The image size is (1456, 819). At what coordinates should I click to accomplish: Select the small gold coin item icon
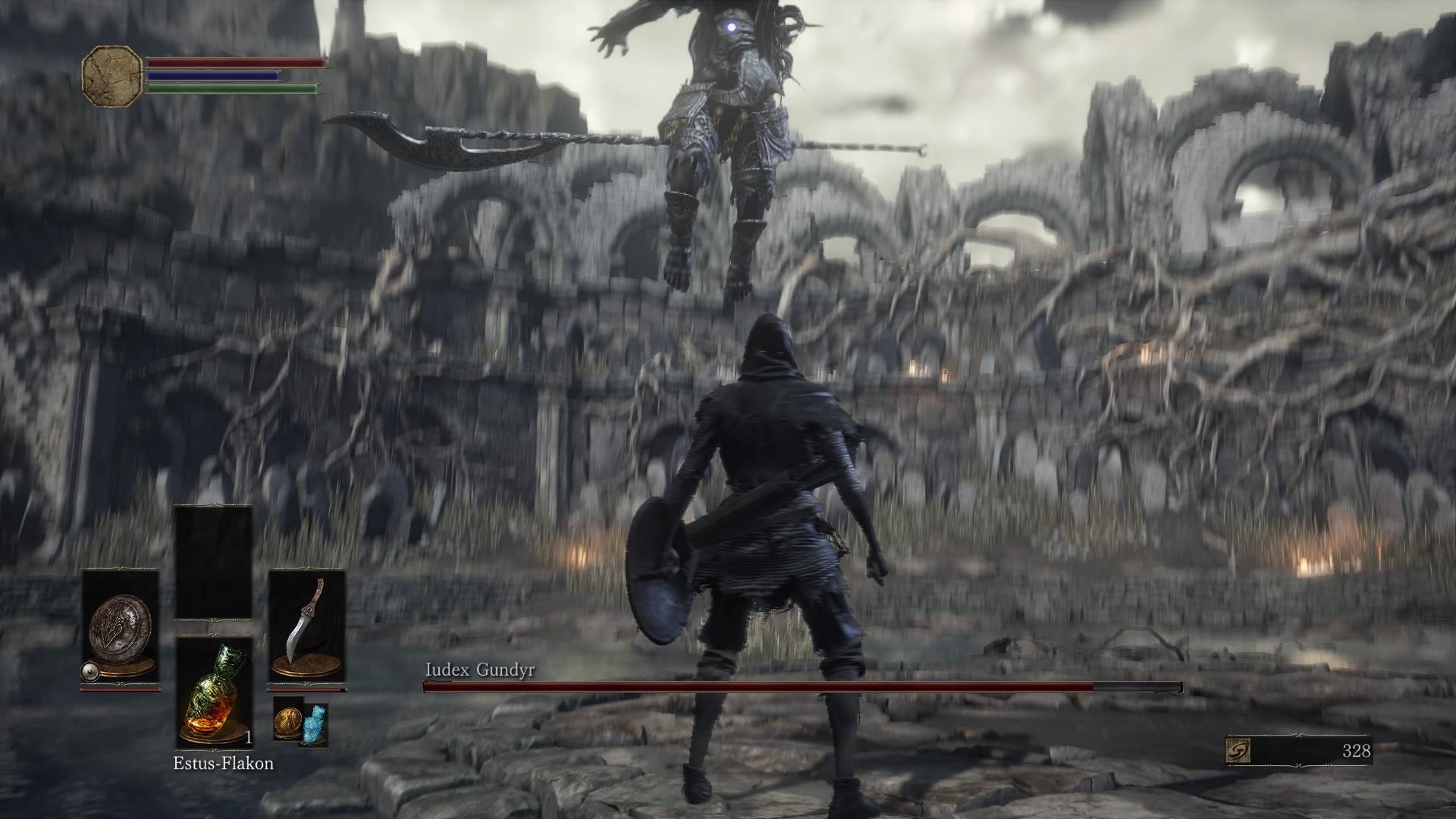pos(288,718)
